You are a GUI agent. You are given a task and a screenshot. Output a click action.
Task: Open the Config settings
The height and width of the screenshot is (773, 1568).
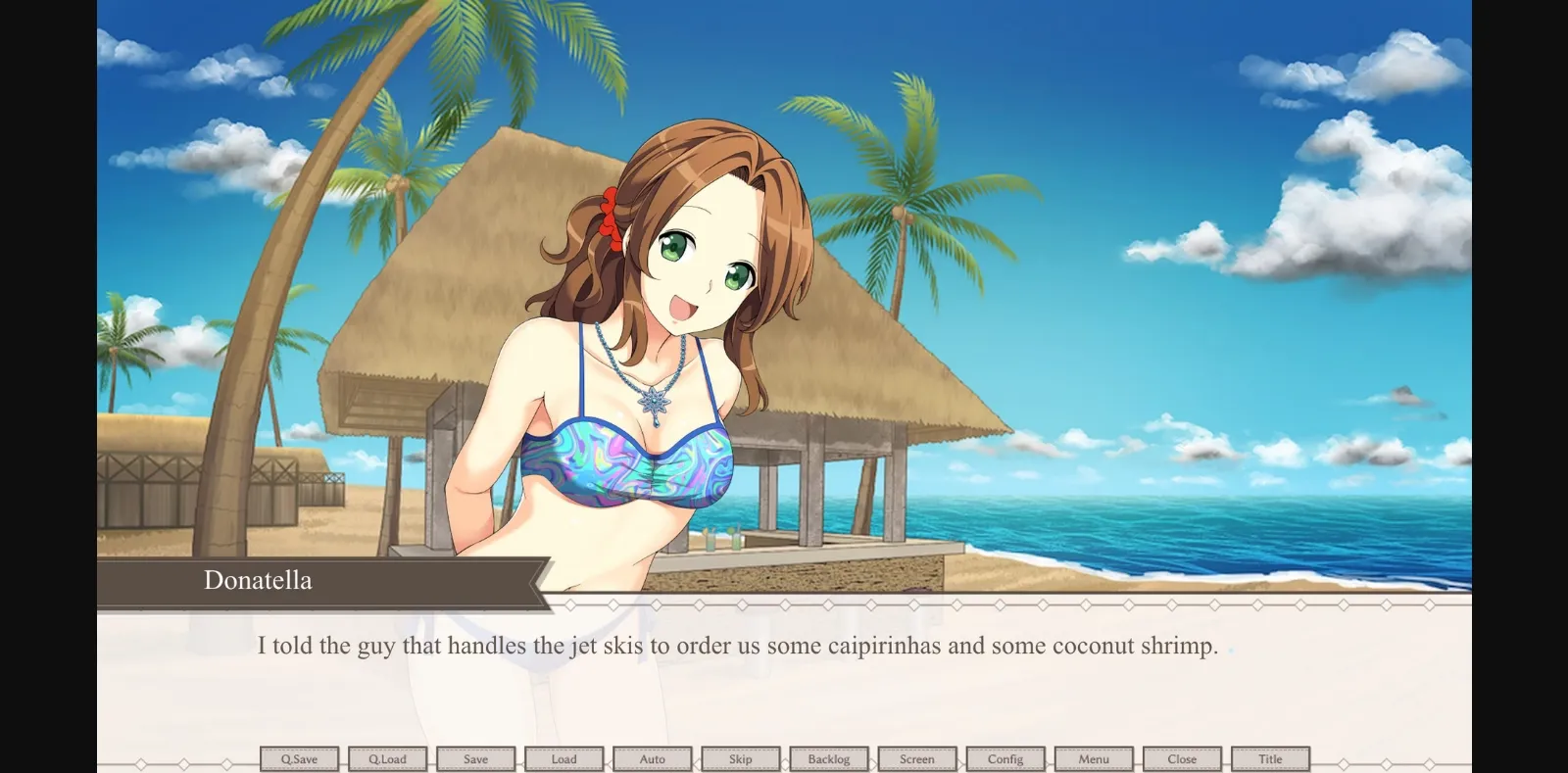point(1004,758)
